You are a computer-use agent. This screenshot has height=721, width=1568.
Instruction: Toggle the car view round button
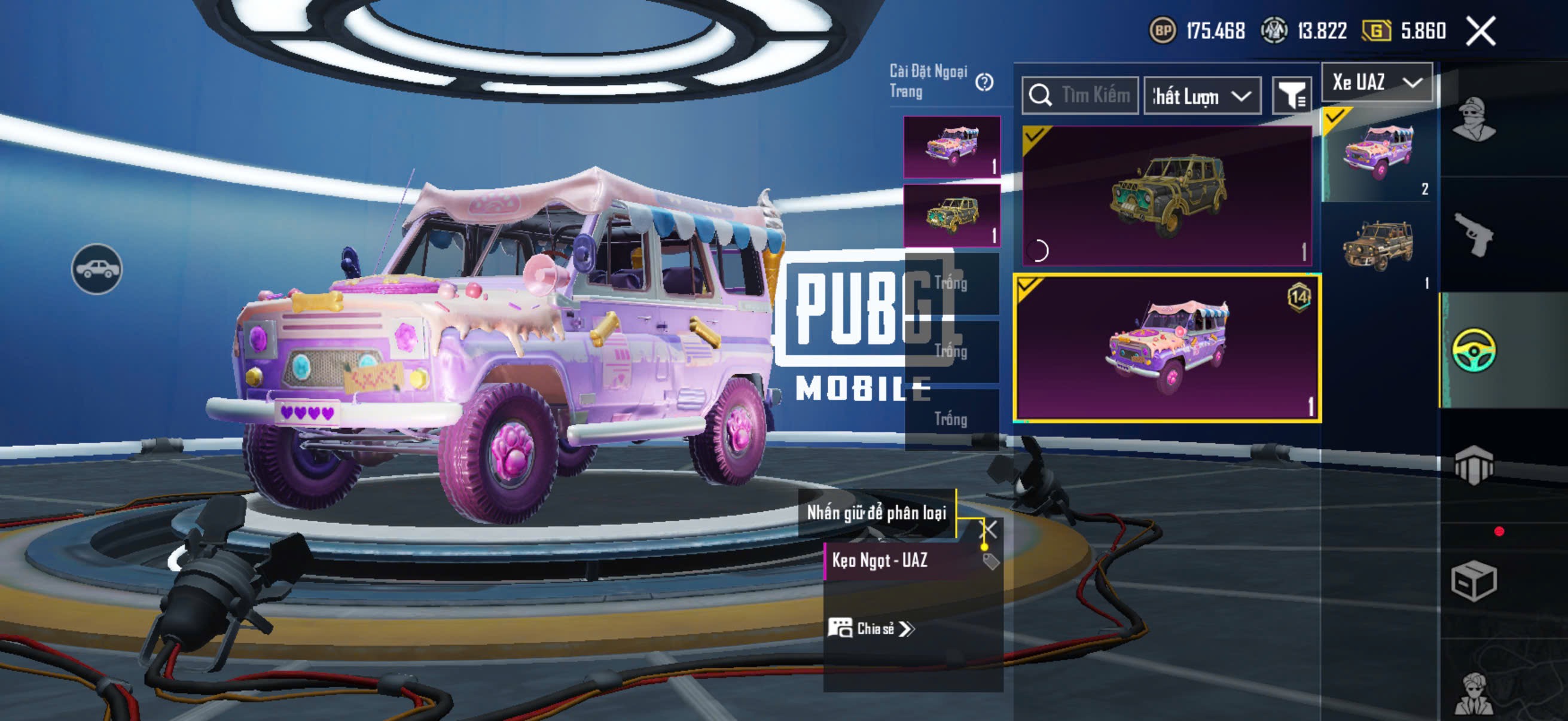(x=97, y=269)
